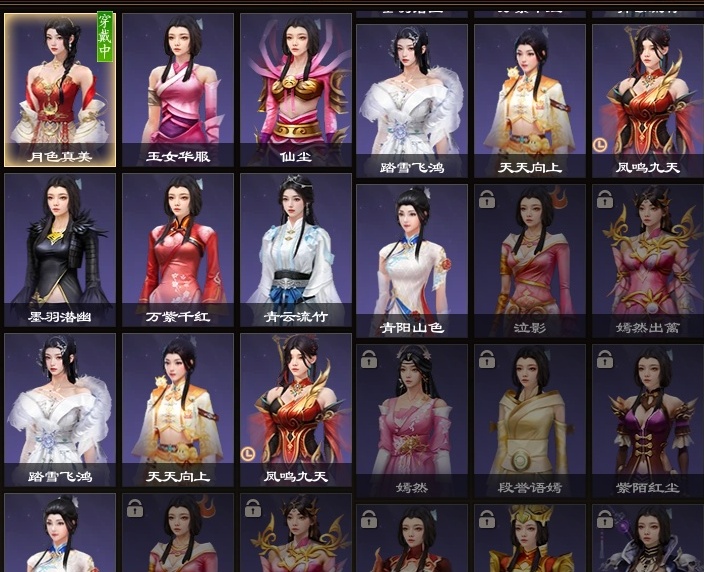Click the tile labeled 青阳山色

(412, 260)
